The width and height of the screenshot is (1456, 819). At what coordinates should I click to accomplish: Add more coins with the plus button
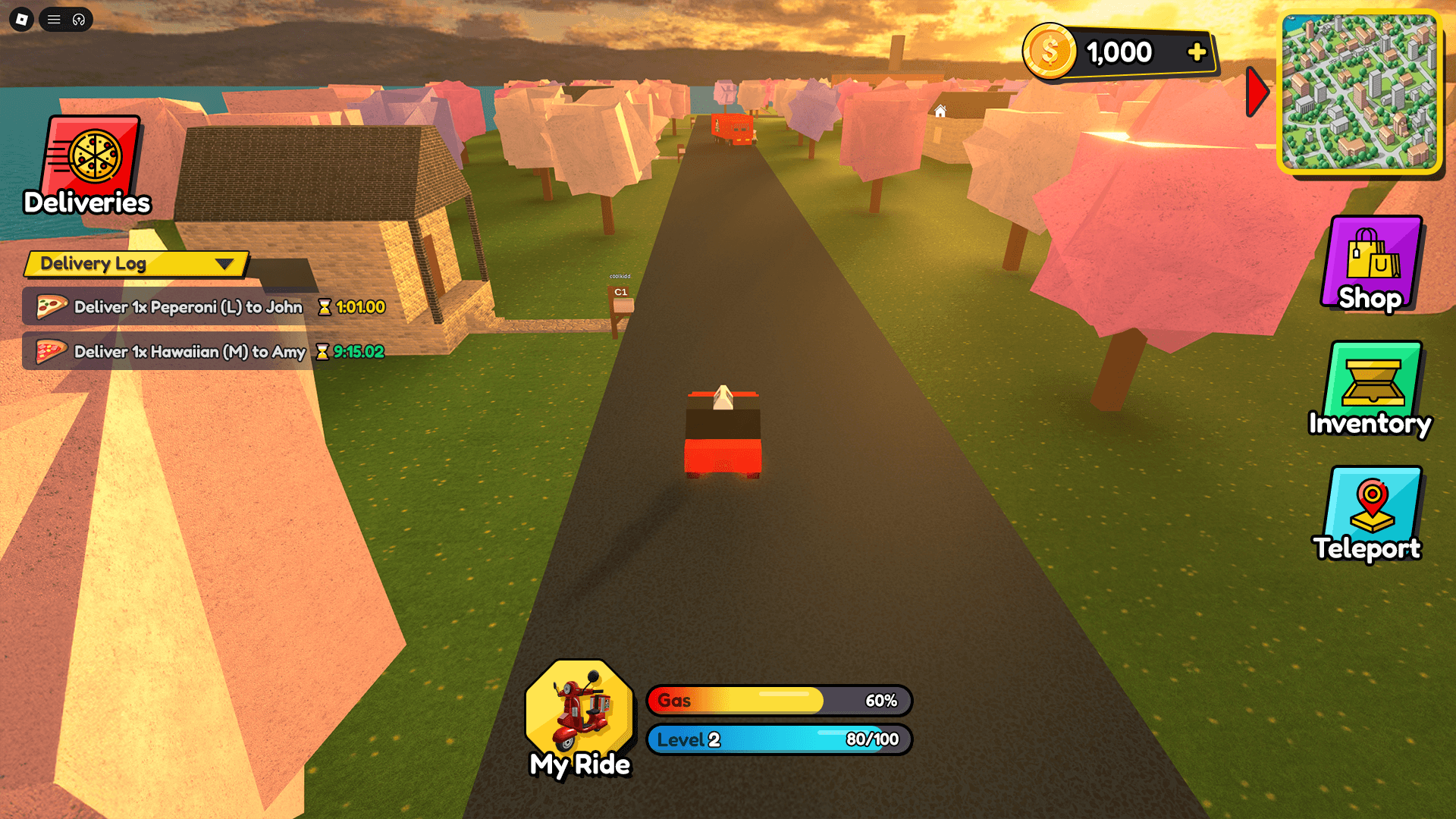point(1197,52)
